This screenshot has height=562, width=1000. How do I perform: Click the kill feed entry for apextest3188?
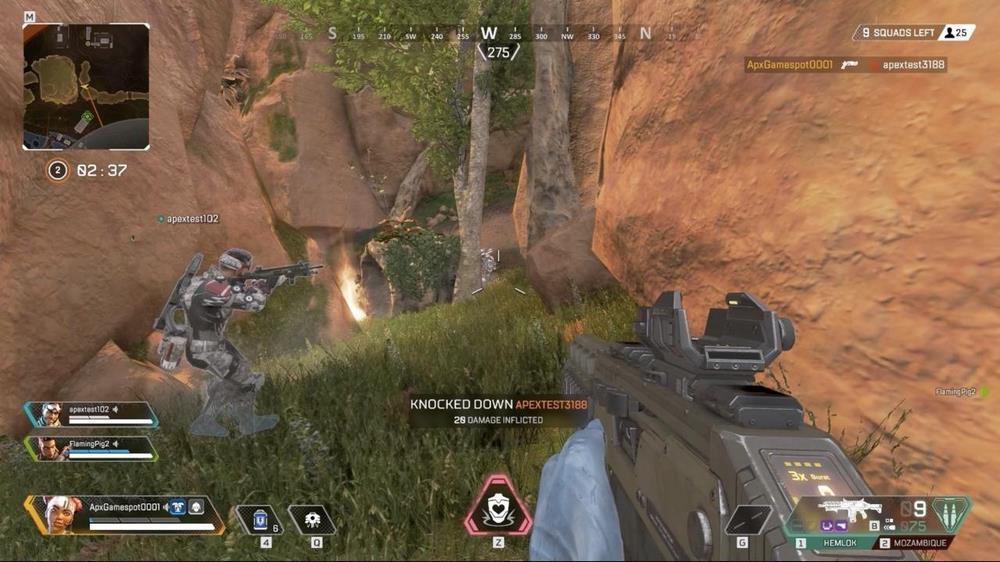[x=846, y=65]
